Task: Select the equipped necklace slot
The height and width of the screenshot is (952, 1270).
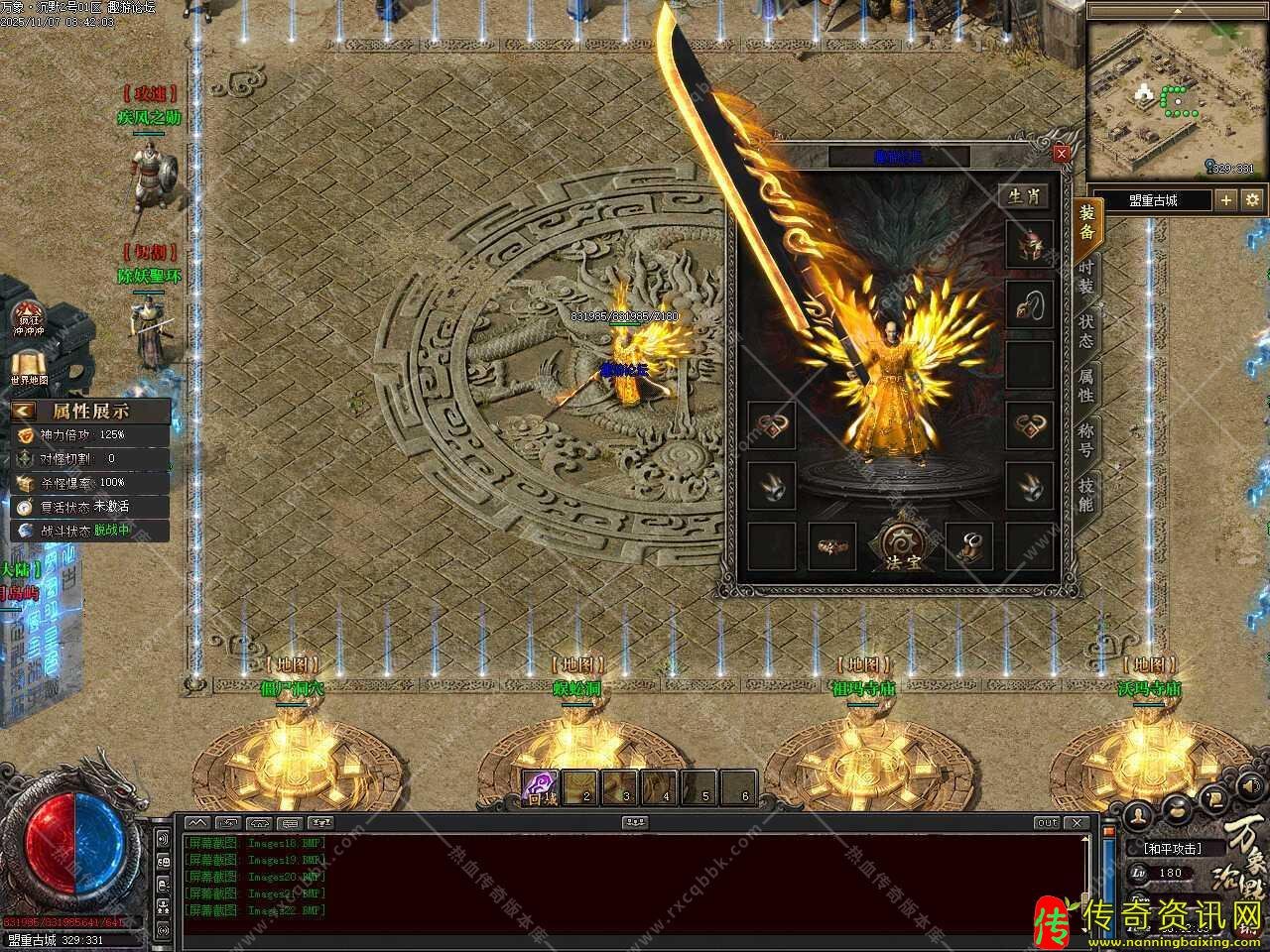Action: (1030, 304)
